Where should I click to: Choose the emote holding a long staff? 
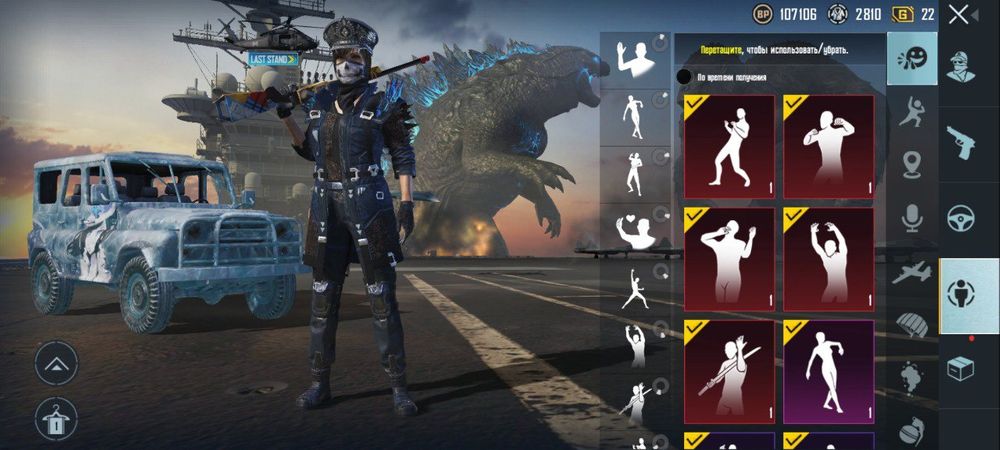click(x=729, y=369)
